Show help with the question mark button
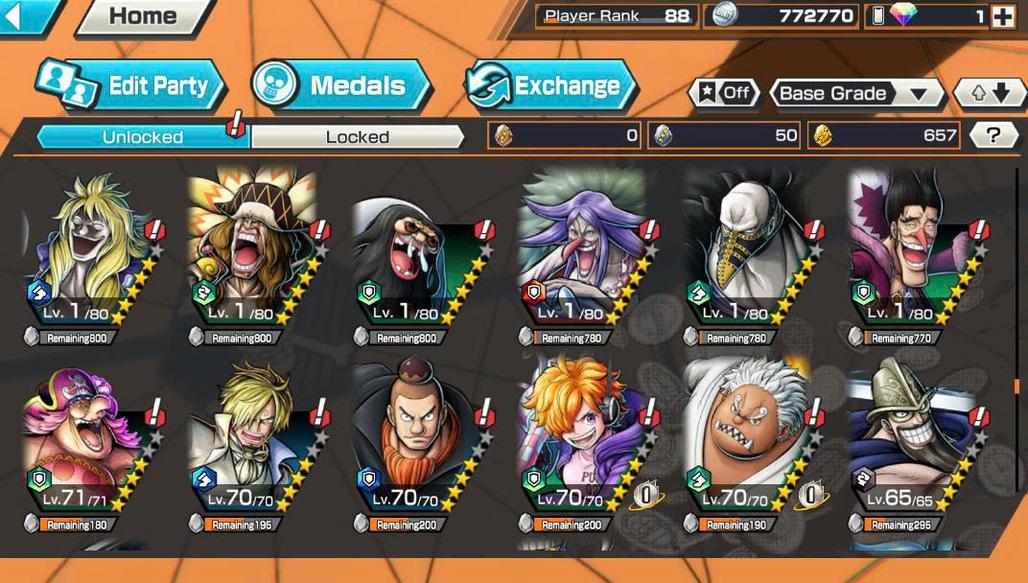 click(992, 135)
